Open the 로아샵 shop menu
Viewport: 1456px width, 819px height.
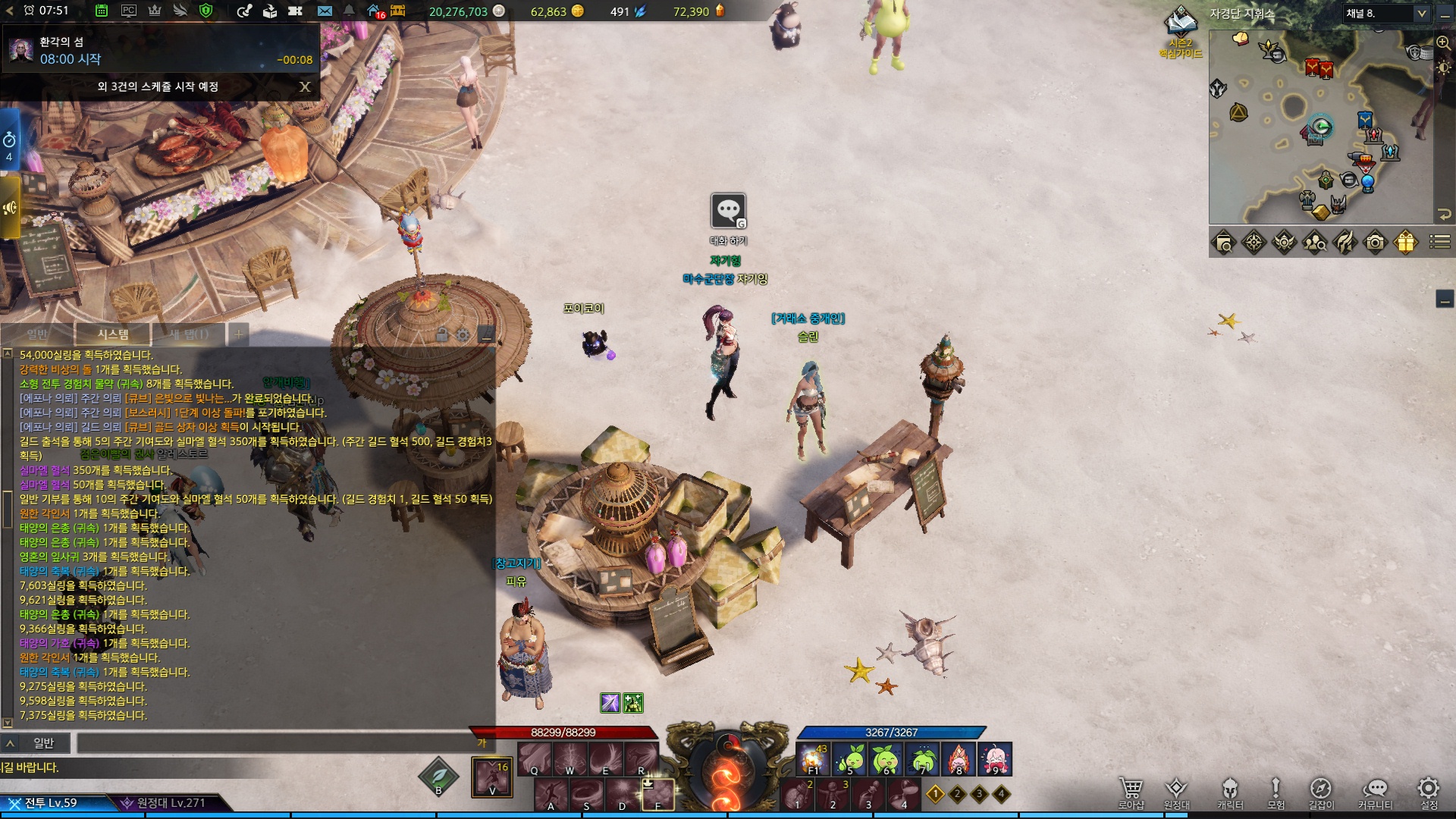point(1131,791)
